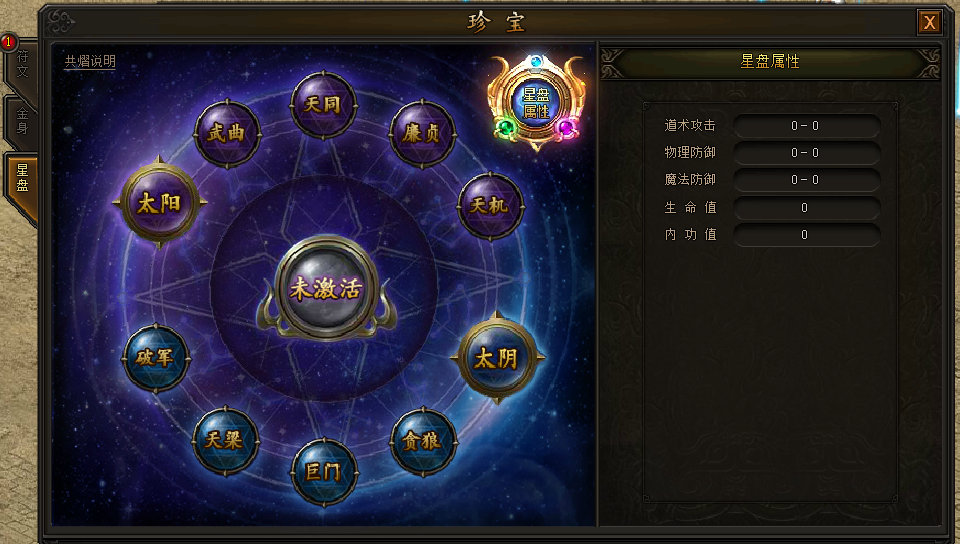Click the 廉贞 star node
The image size is (960, 544).
click(422, 134)
